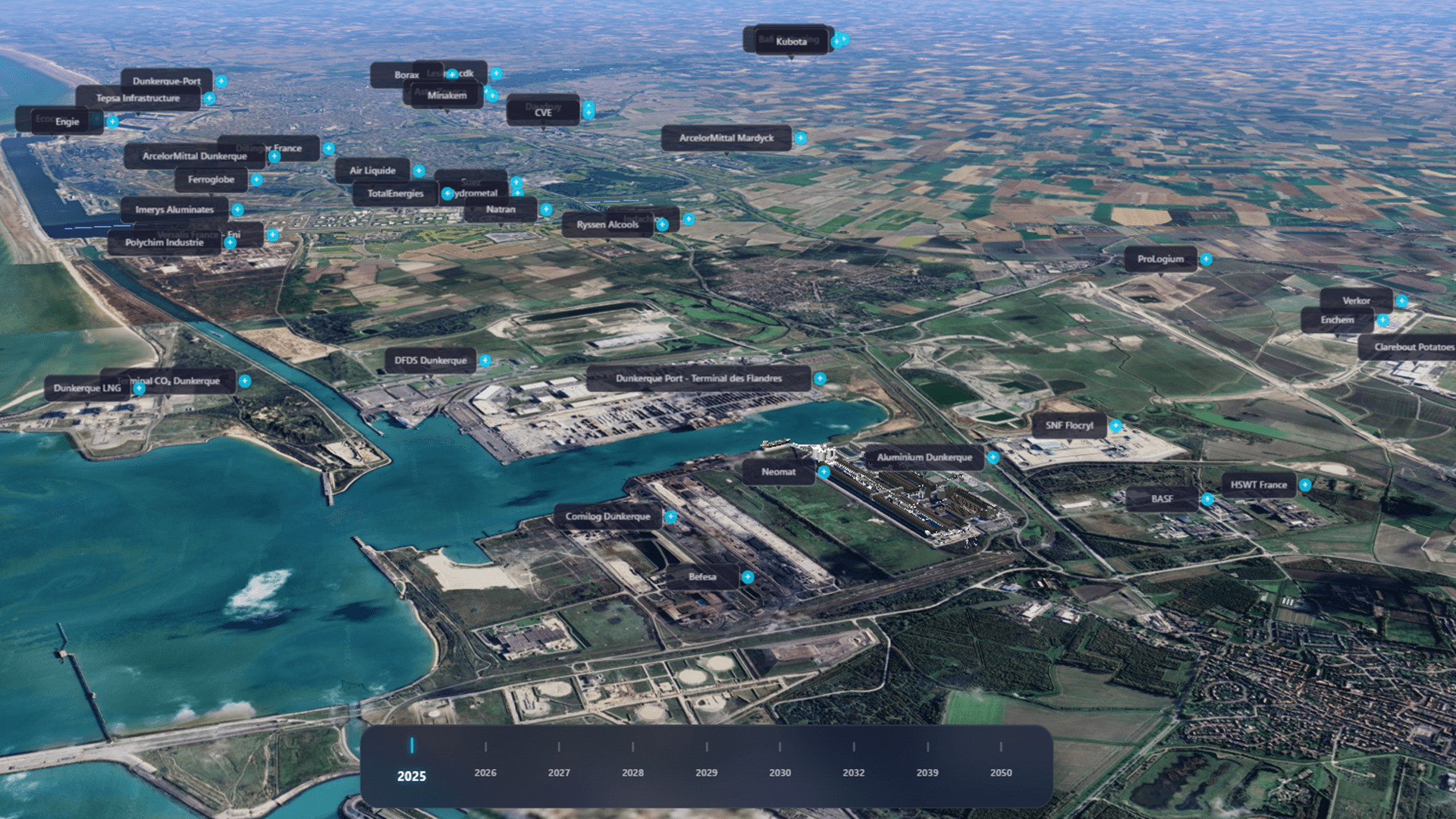Jump to 2050 on the timeline

tap(1000, 772)
